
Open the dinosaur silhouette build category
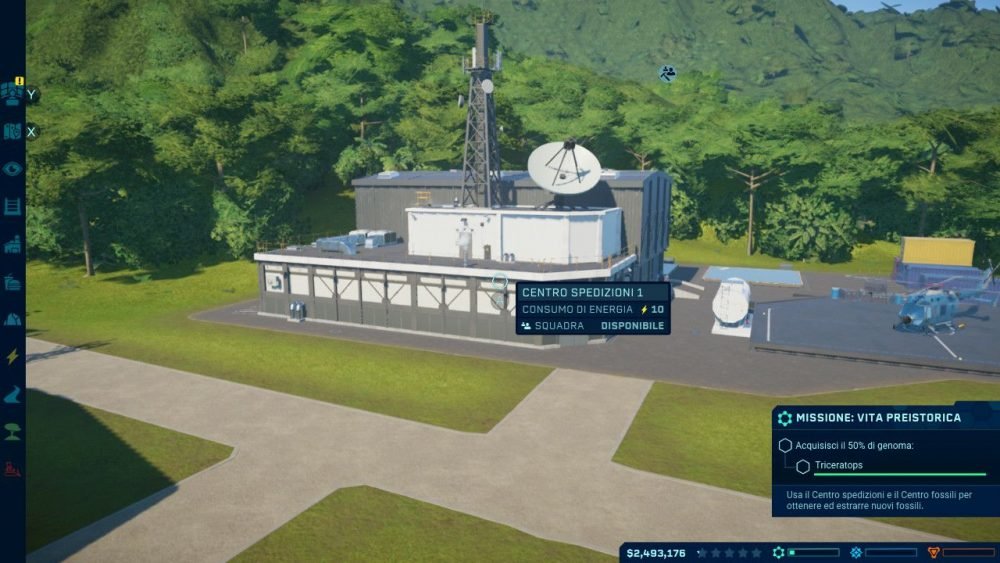pos(12,394)
